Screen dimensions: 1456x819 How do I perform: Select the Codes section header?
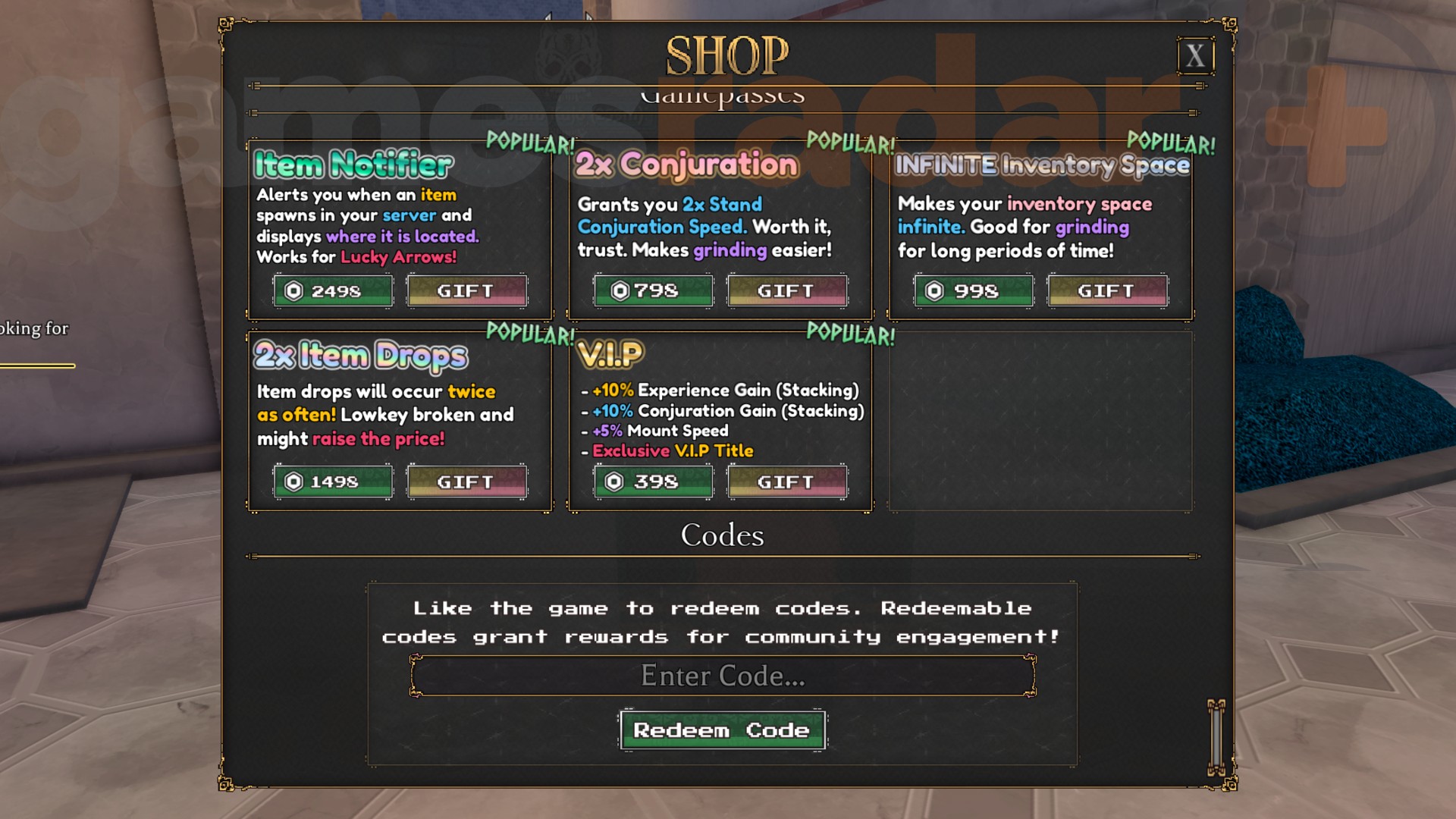point(722,535)
